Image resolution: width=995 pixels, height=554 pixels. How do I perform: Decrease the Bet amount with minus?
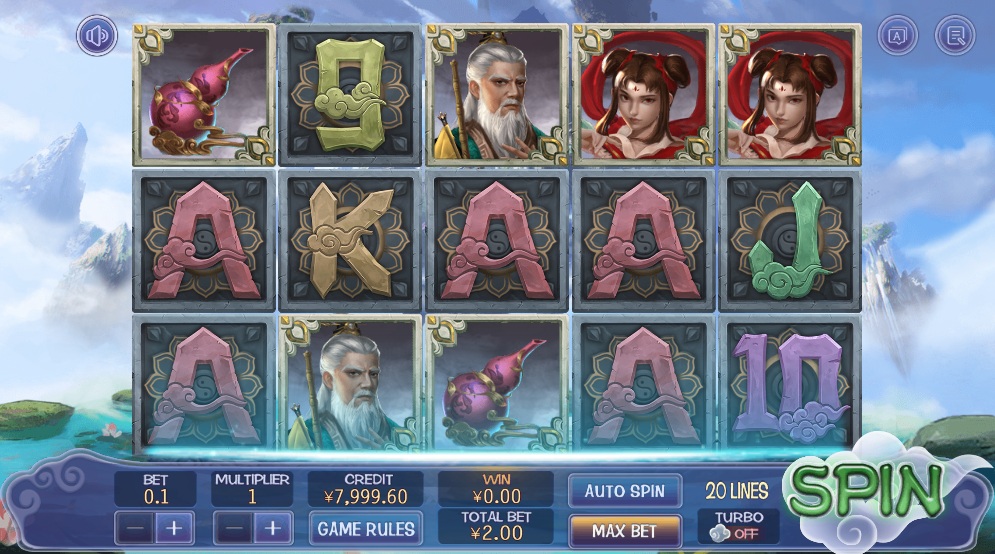pos(134,527)
